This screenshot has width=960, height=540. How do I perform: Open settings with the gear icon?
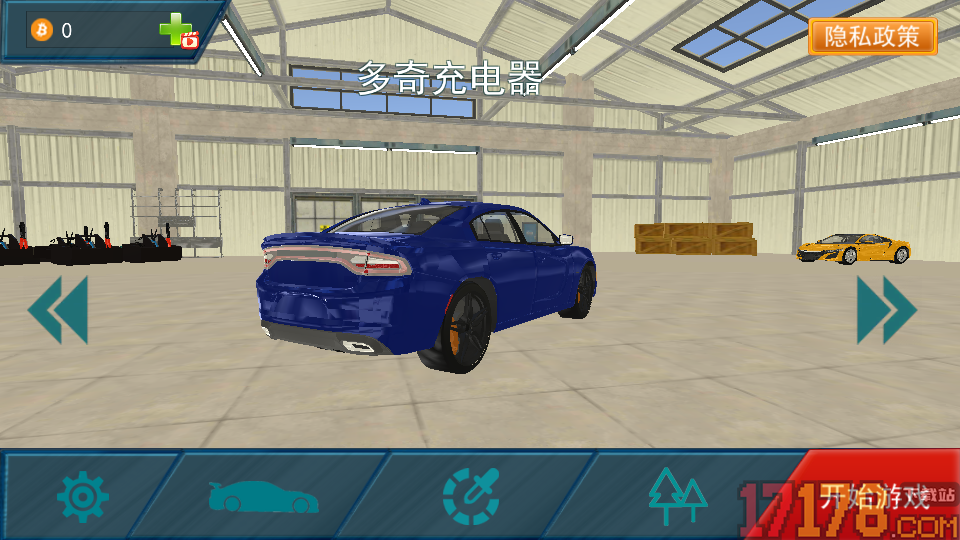82,496
